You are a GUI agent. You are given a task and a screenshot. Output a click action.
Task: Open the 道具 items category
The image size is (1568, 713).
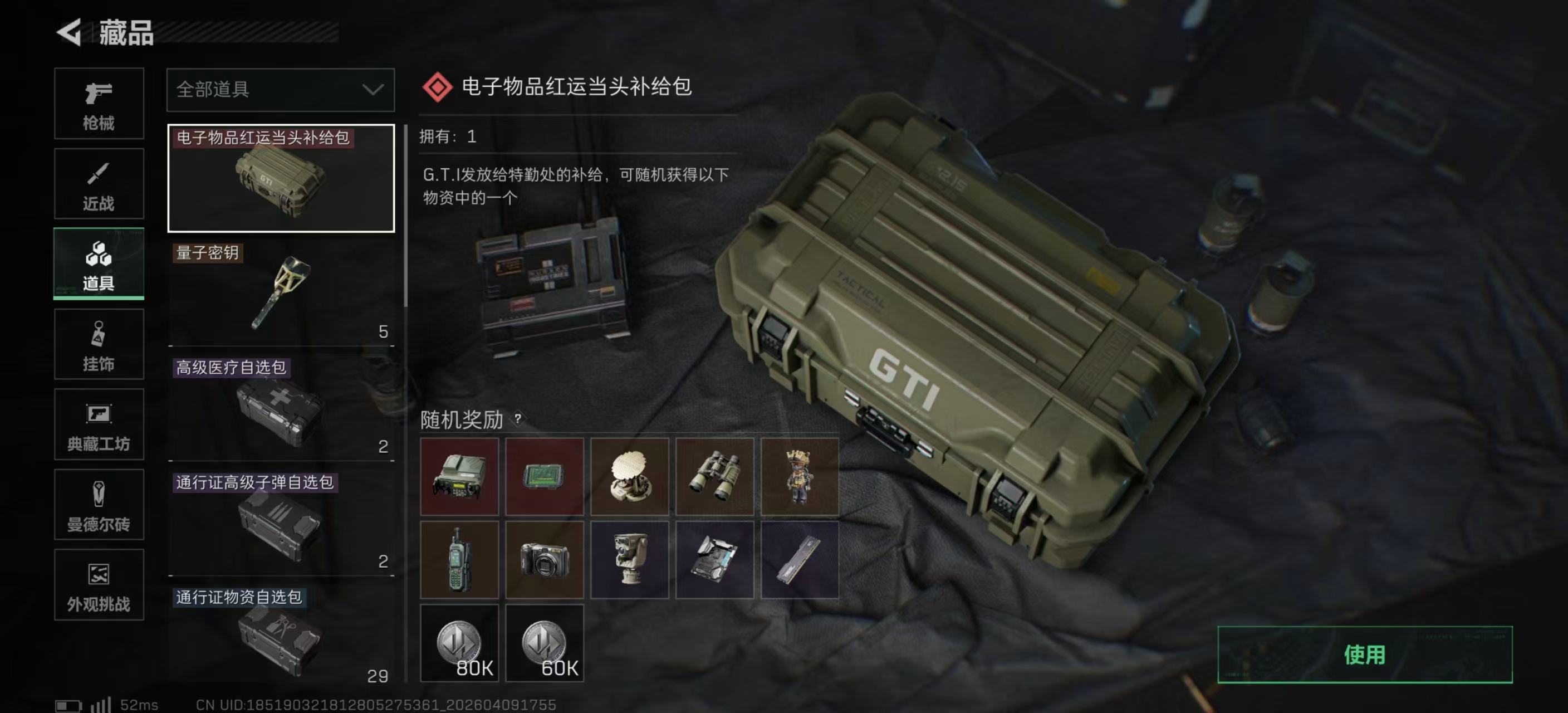[99, 263]
